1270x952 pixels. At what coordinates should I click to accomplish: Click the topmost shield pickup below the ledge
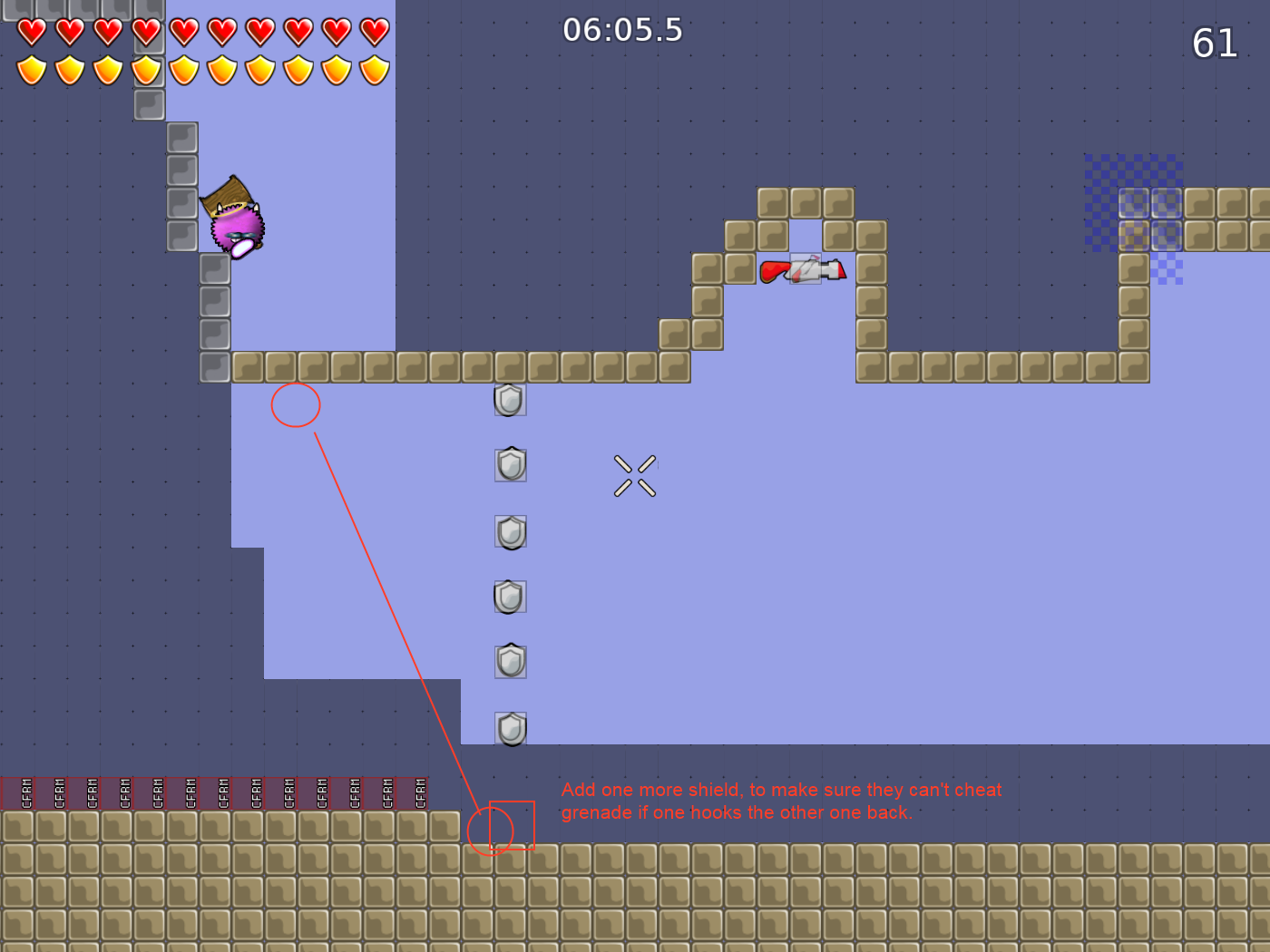click(x=509, y=400)
